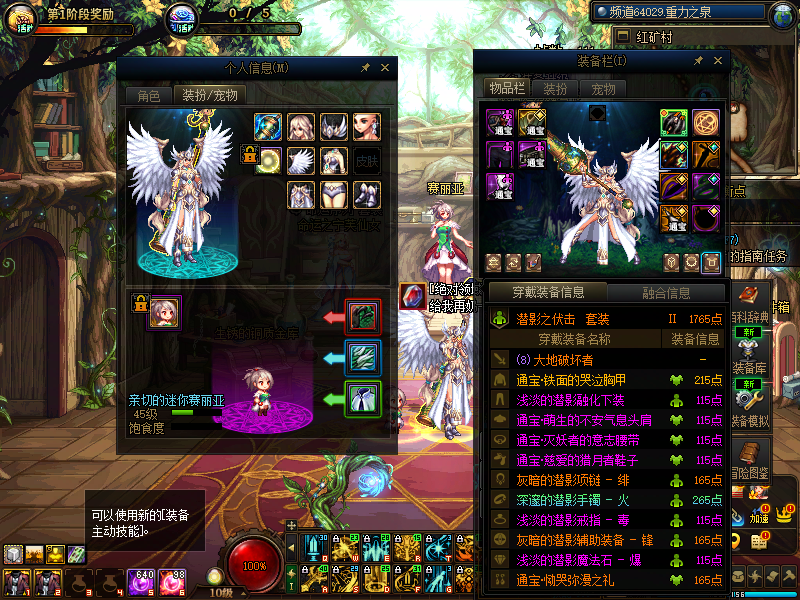Select the white wings avatar slot
This screenshot has width=800, height=600.
[301, 160]
